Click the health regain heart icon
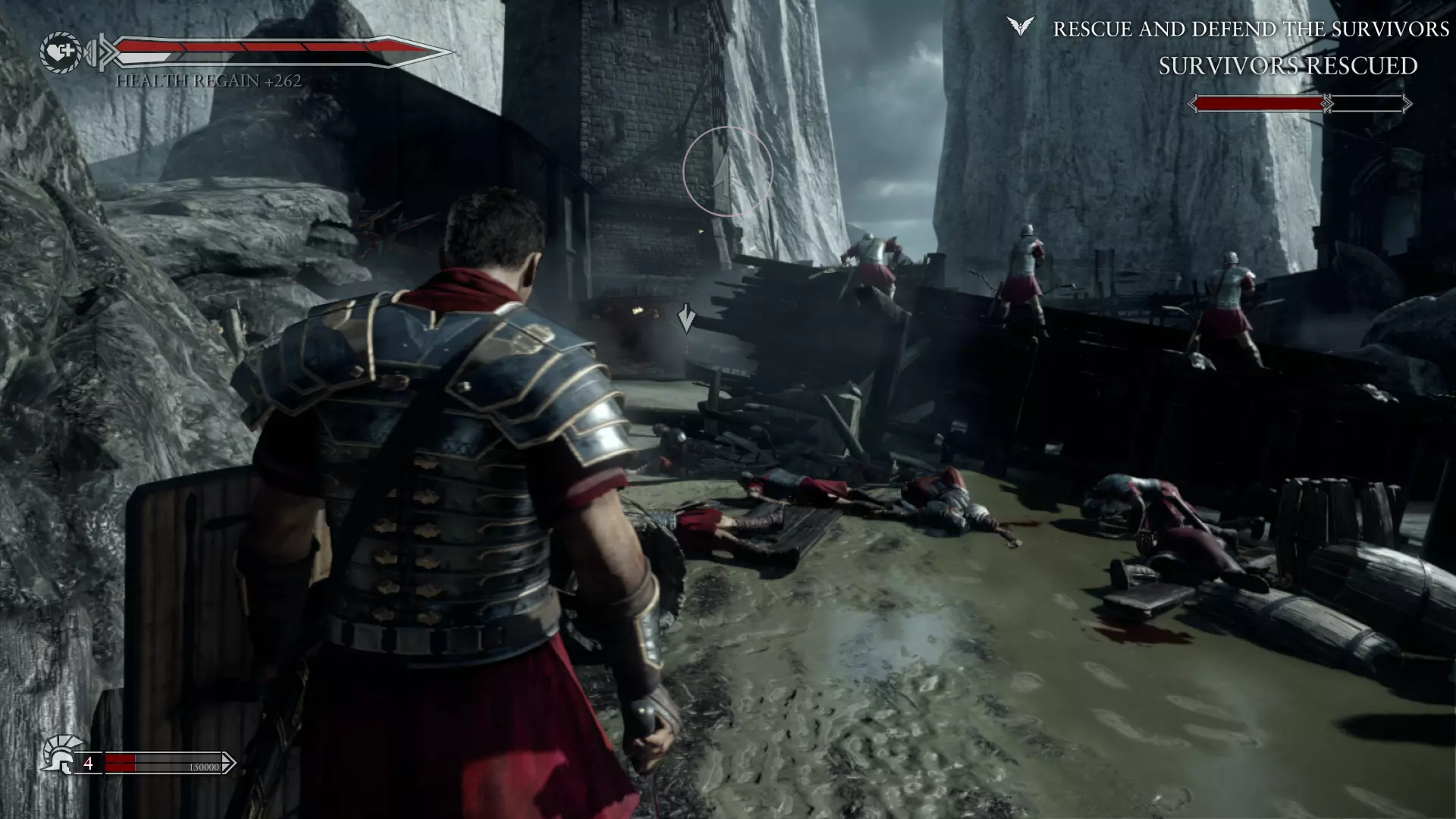The image size is (1456, 819). tap(61, 52)
